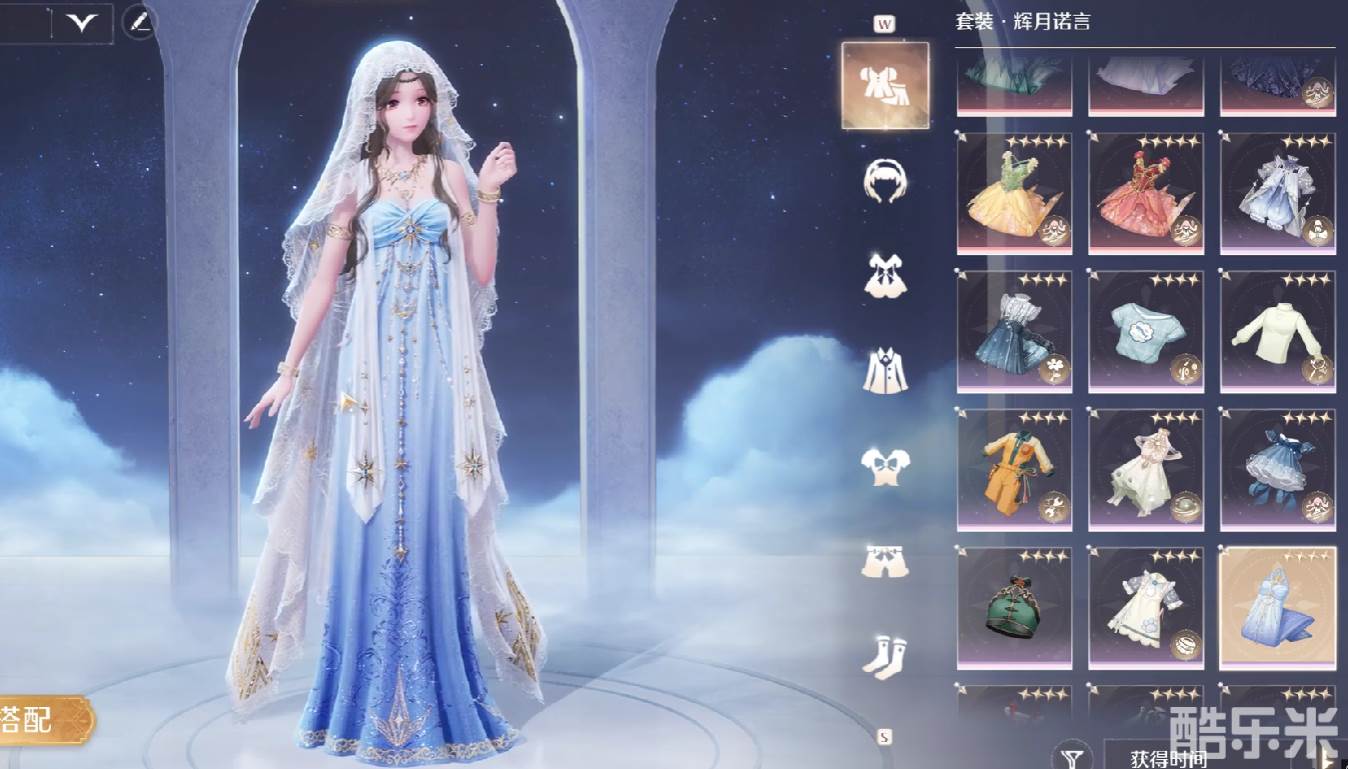This screenshot has width=1348, height=769.
Task: Open the outfit sets category tab
Action: pyautogui.click(x=884, y=85)
